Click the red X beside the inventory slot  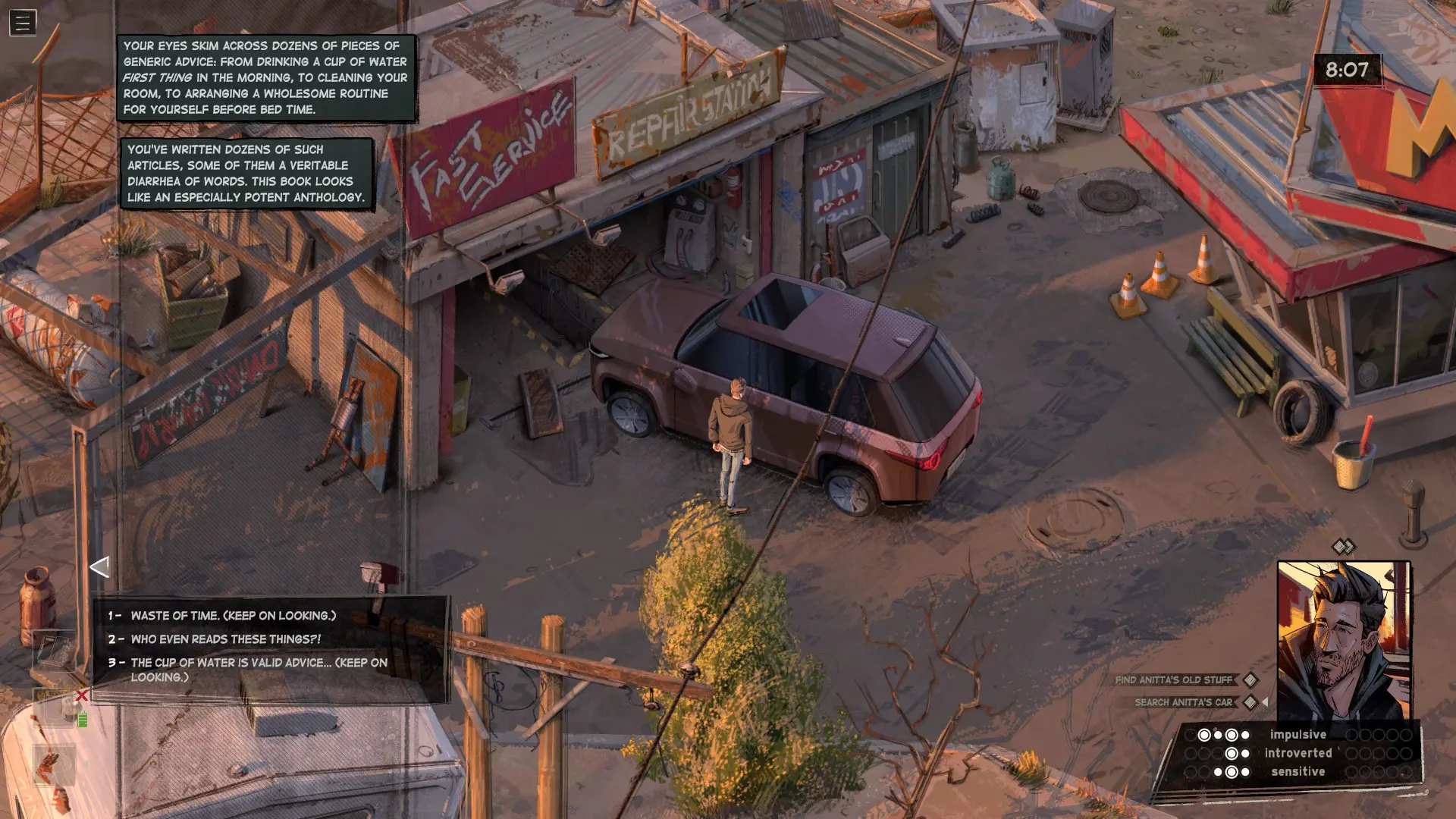click(x=82, y=695)
